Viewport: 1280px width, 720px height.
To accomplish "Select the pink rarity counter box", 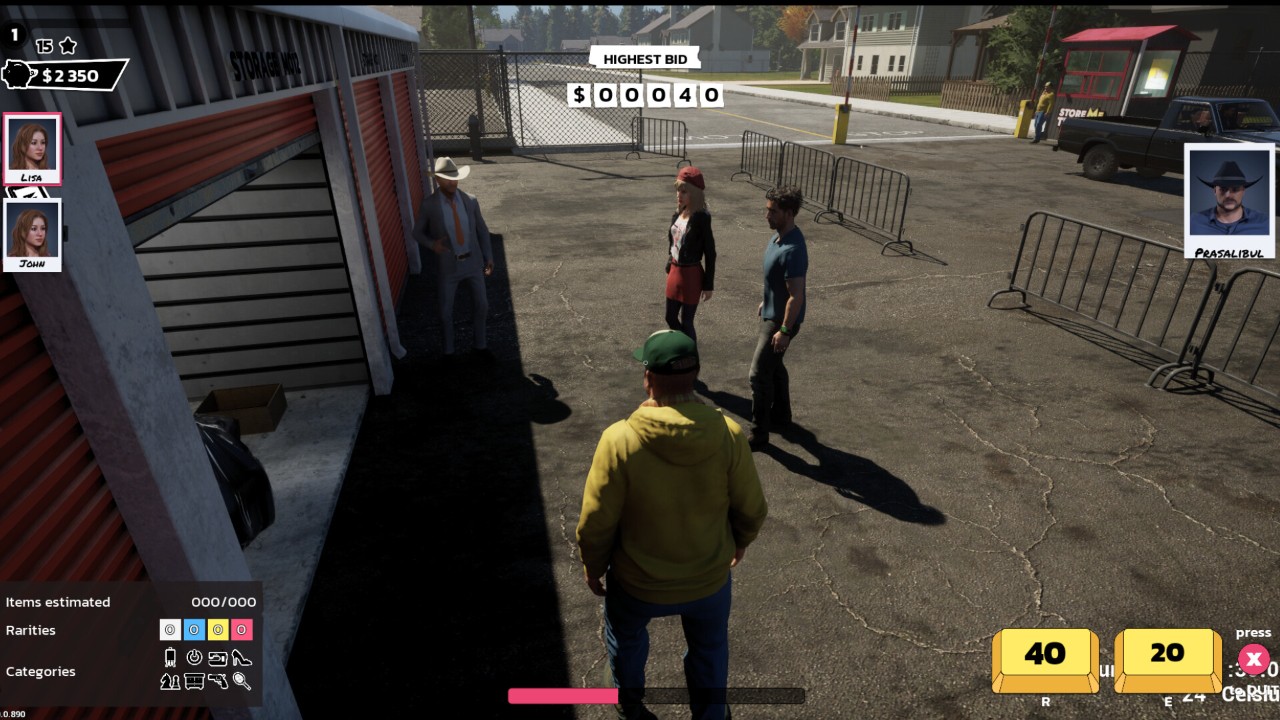I will click(x=242, y=630).
